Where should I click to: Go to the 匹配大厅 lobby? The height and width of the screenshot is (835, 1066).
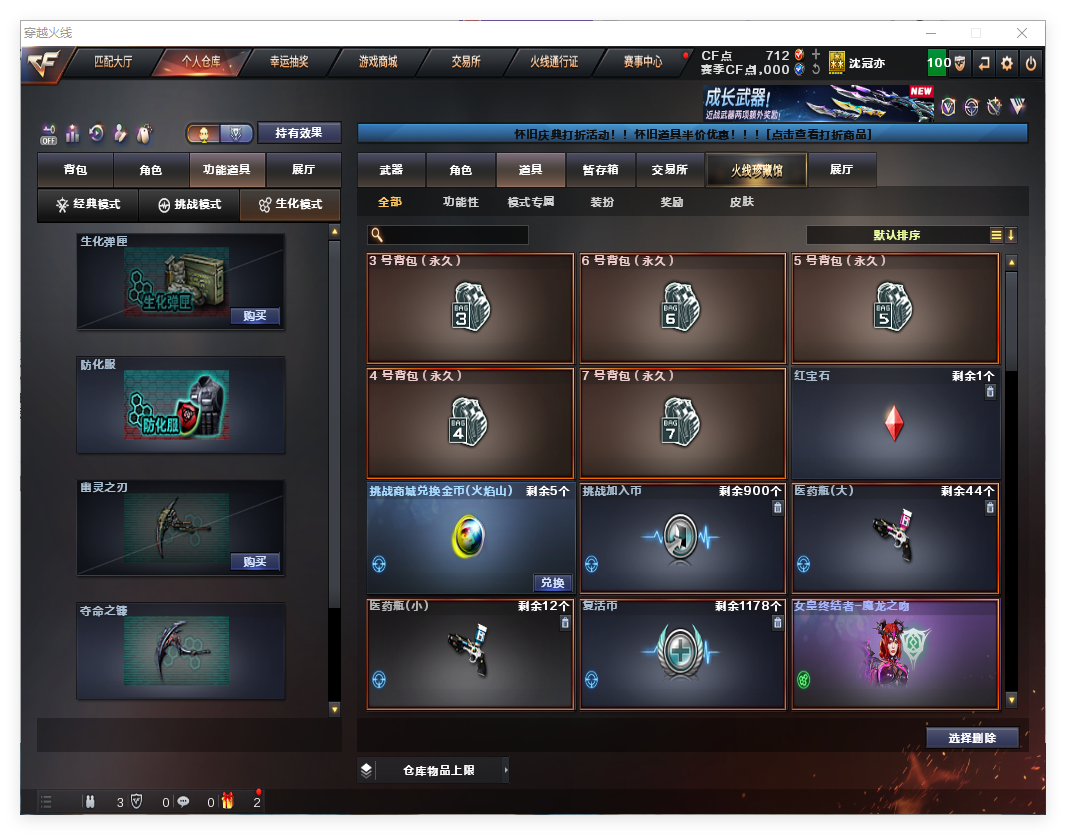[x=112, y=62]
